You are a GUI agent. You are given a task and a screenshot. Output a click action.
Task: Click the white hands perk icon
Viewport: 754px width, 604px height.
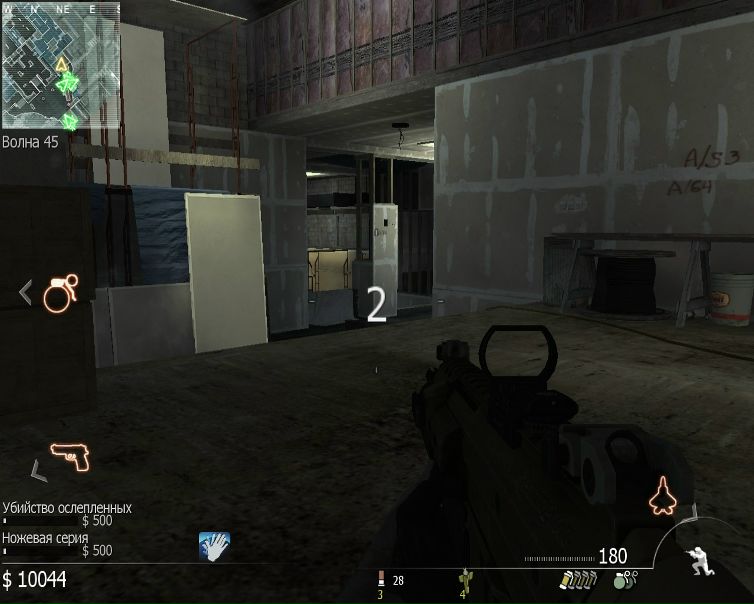pos(214,545)
